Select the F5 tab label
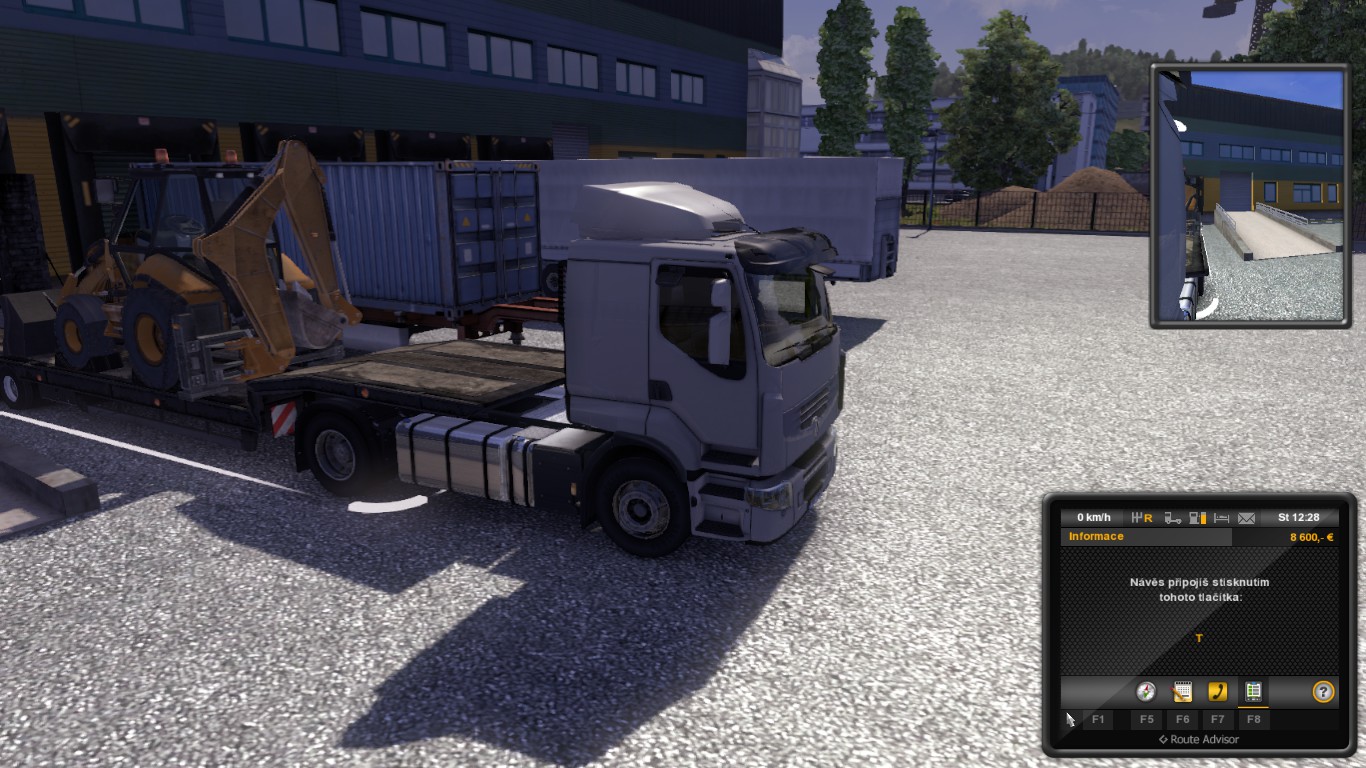This screenshot has width=1366, height=768. tap(1148, 719)
